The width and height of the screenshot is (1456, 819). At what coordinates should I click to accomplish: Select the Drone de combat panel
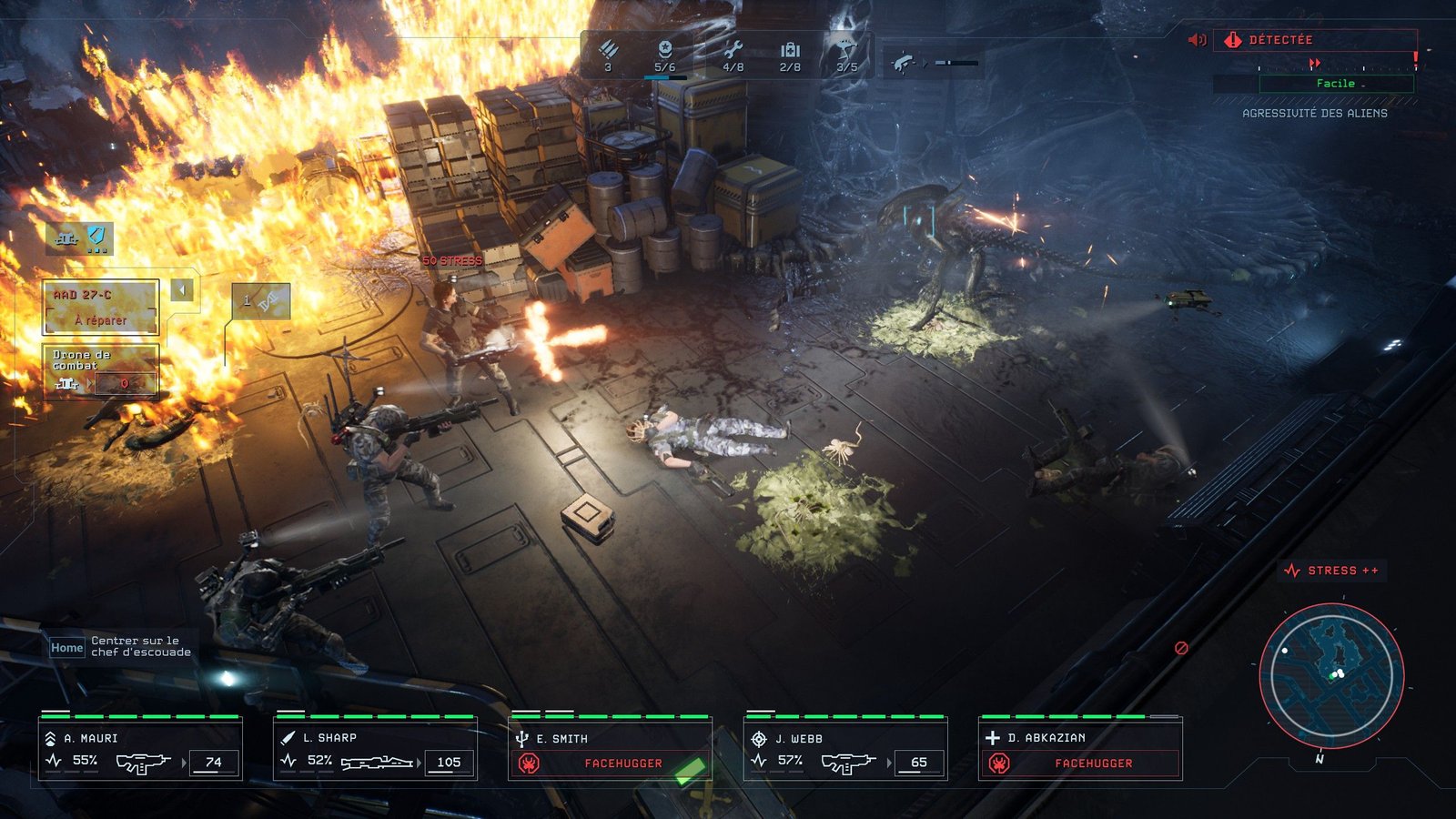coord(101,370)
